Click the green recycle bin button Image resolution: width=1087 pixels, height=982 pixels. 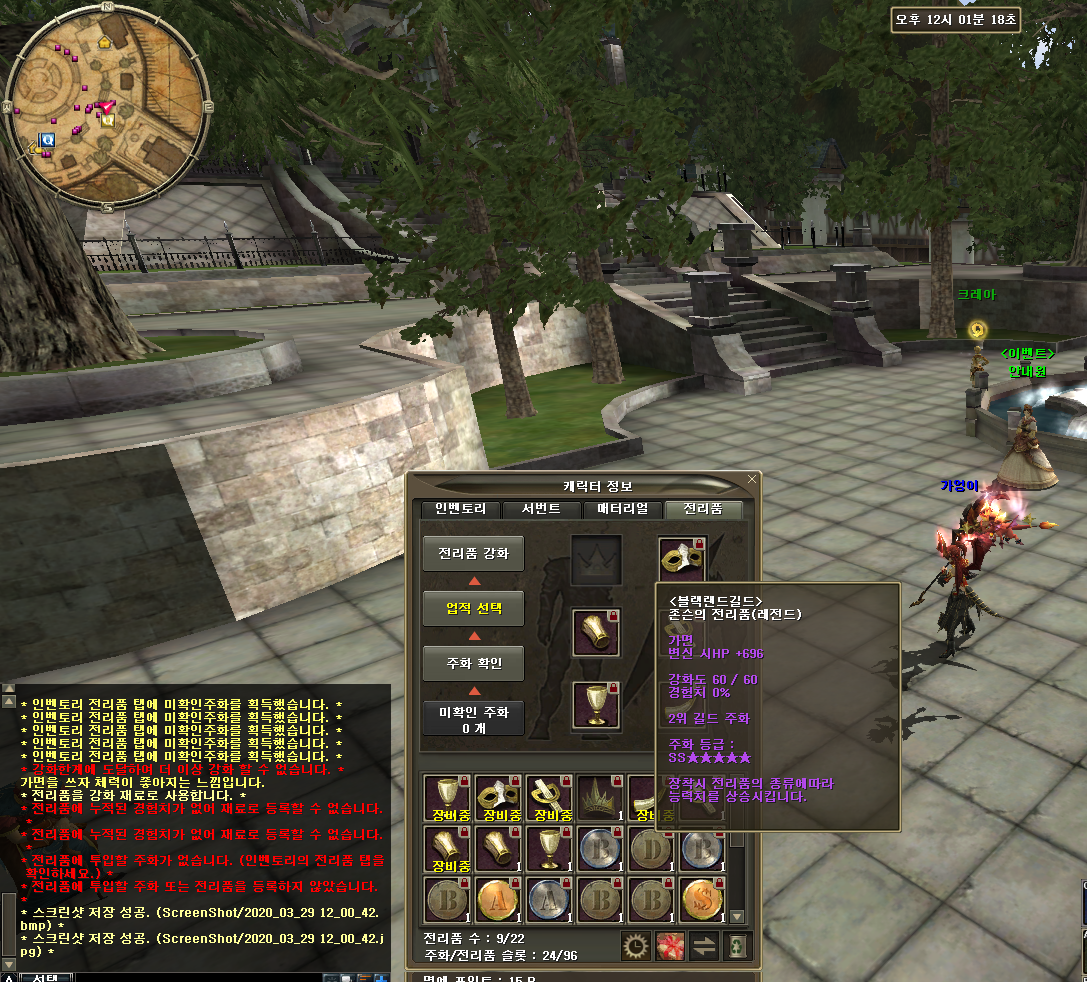(x=737, y=946)
